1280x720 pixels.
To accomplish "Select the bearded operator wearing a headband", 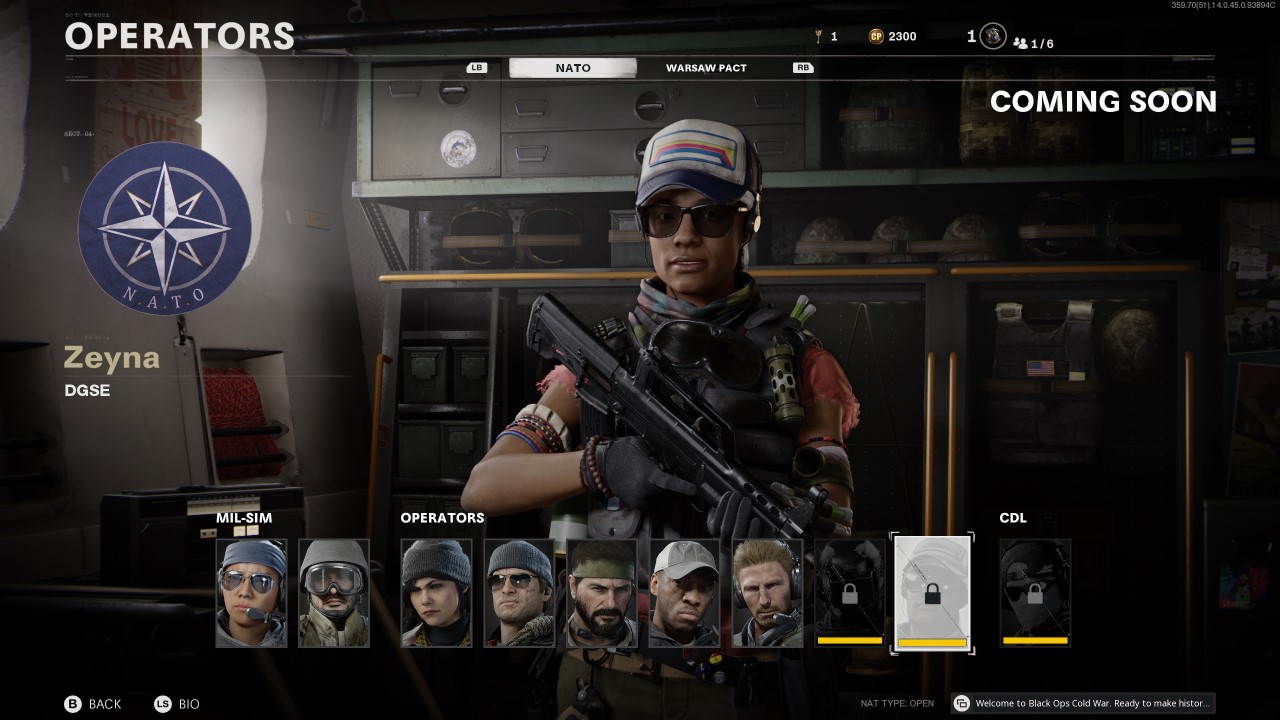I will coord(602,593).
